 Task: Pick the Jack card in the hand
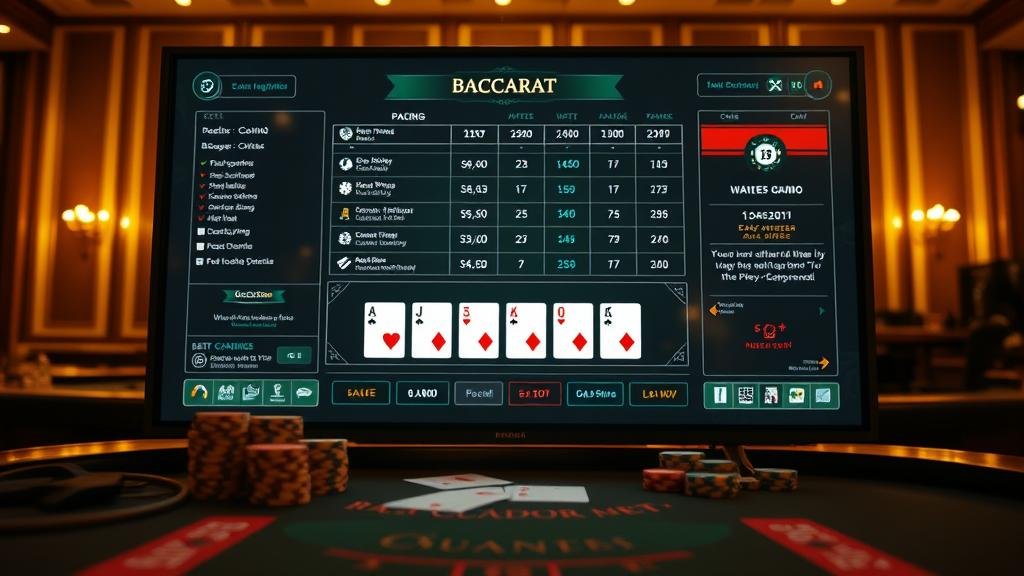(x=431, y=330)
